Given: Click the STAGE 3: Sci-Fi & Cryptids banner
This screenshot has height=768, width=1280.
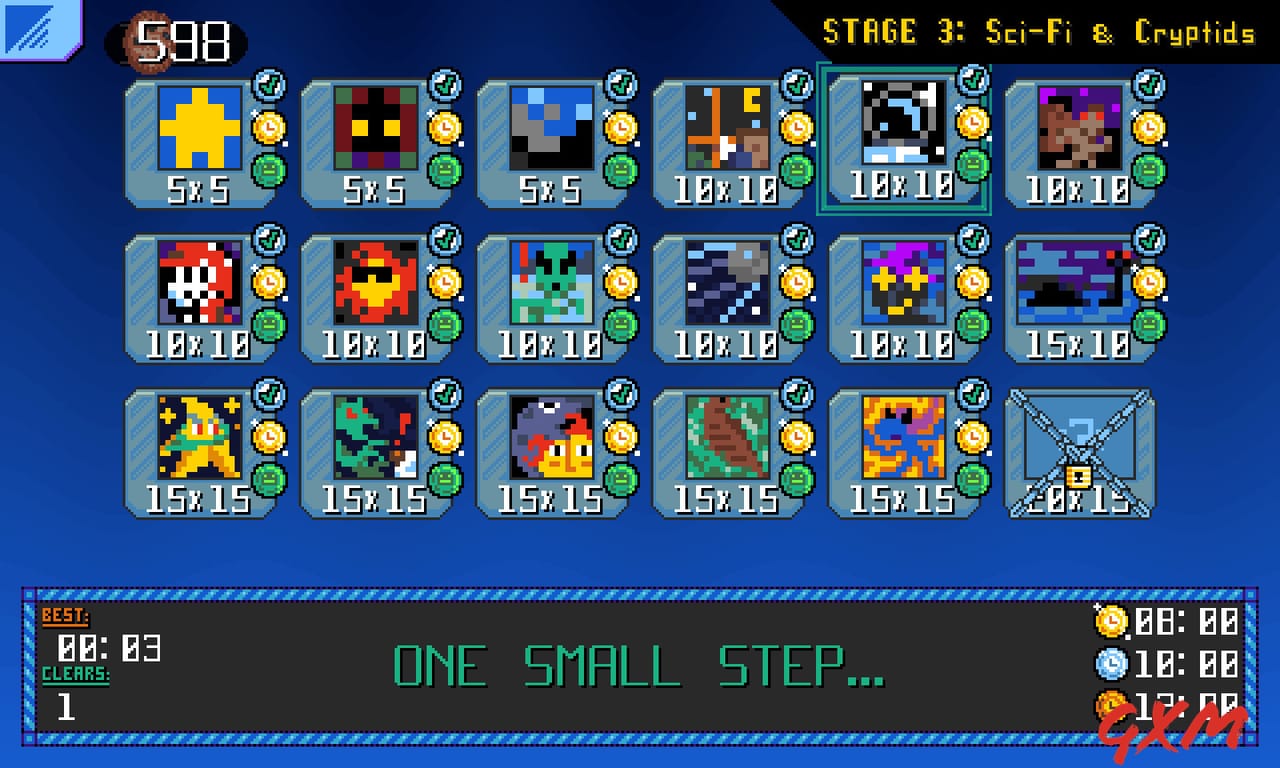Looking at the screenshot, I should click(x=1040, y=31).
